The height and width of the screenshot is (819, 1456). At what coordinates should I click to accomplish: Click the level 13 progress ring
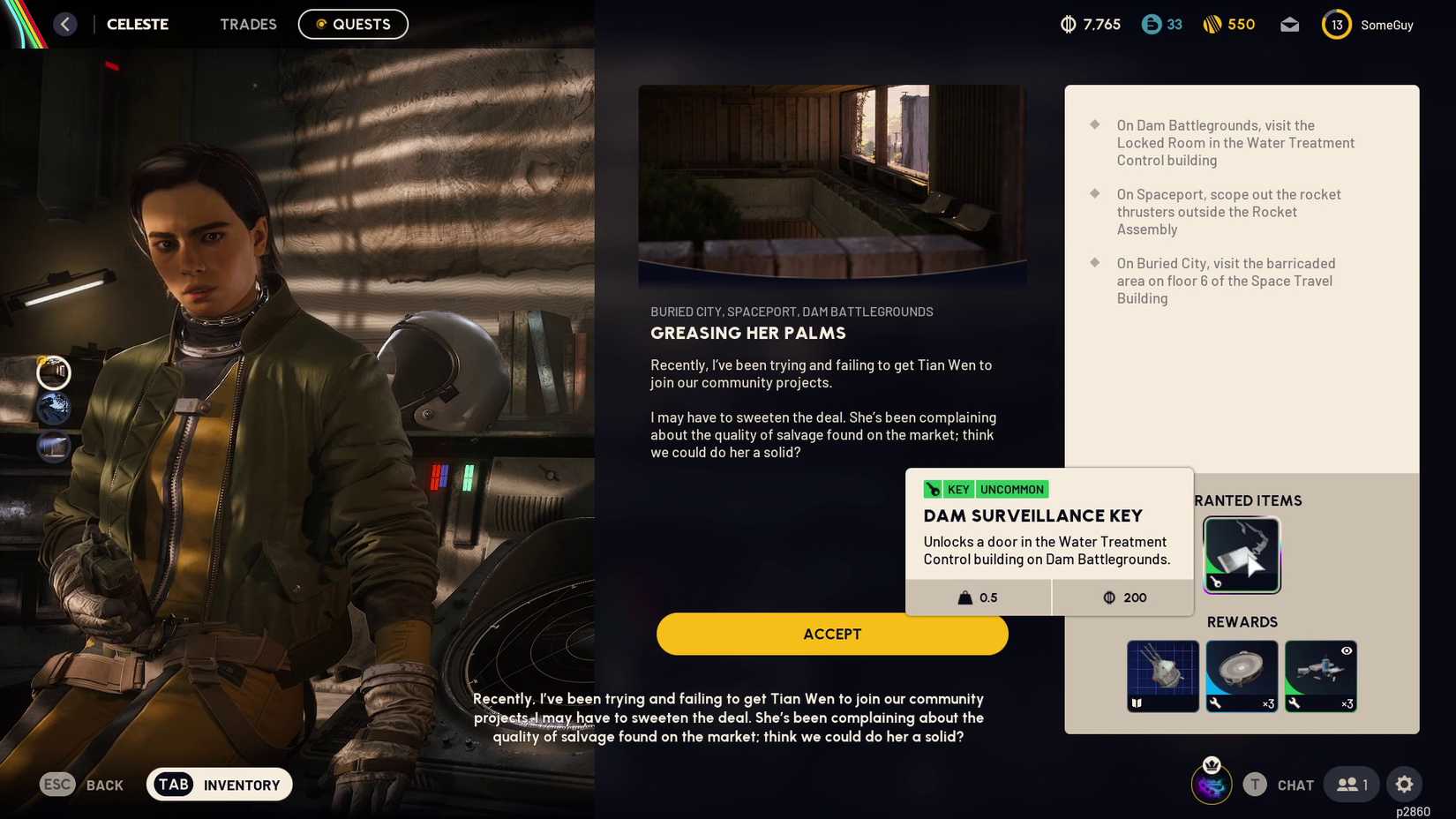[1335, 24]
